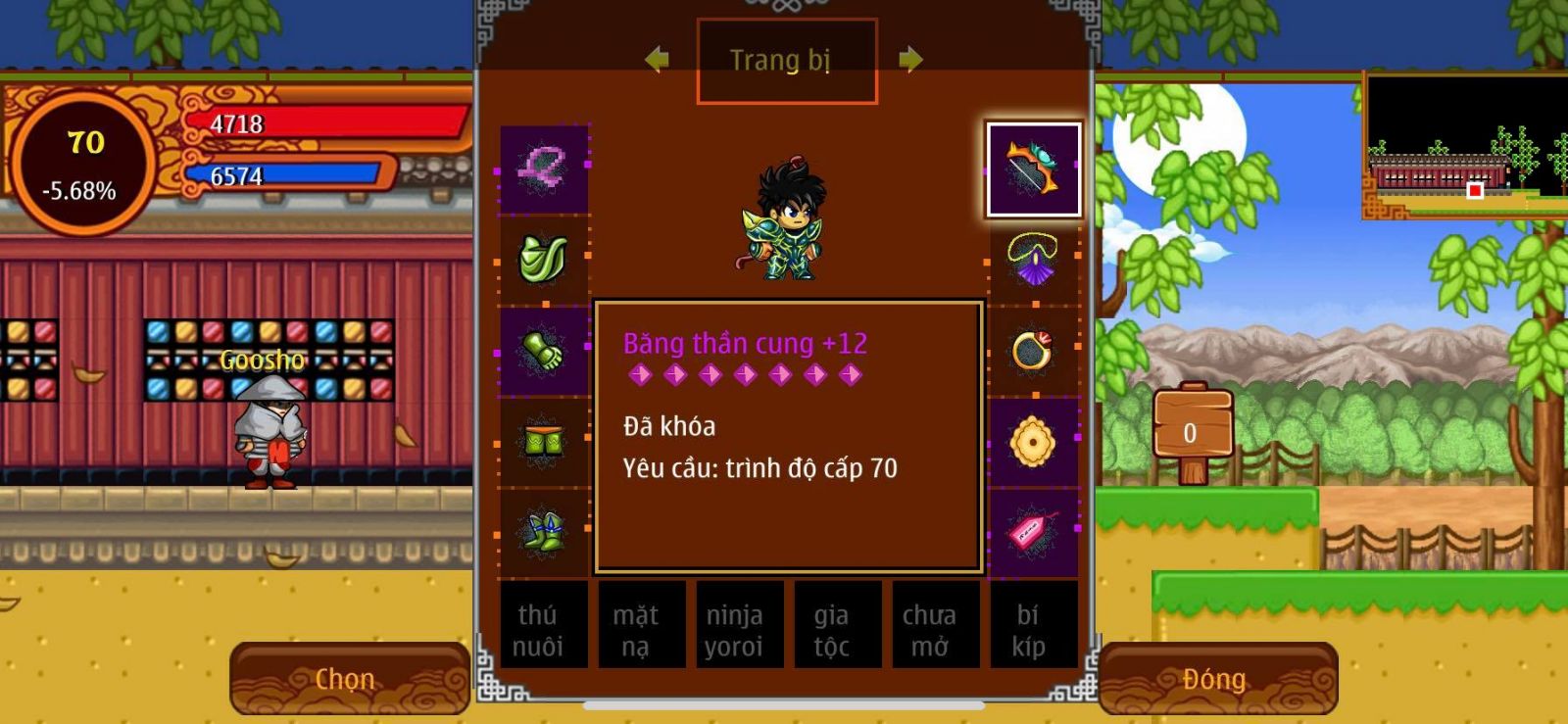Select the gold ring slot
Image resolution: width=1568 pixels, height=724 pixels.
pyautogui.click(x=1033, y=351)
